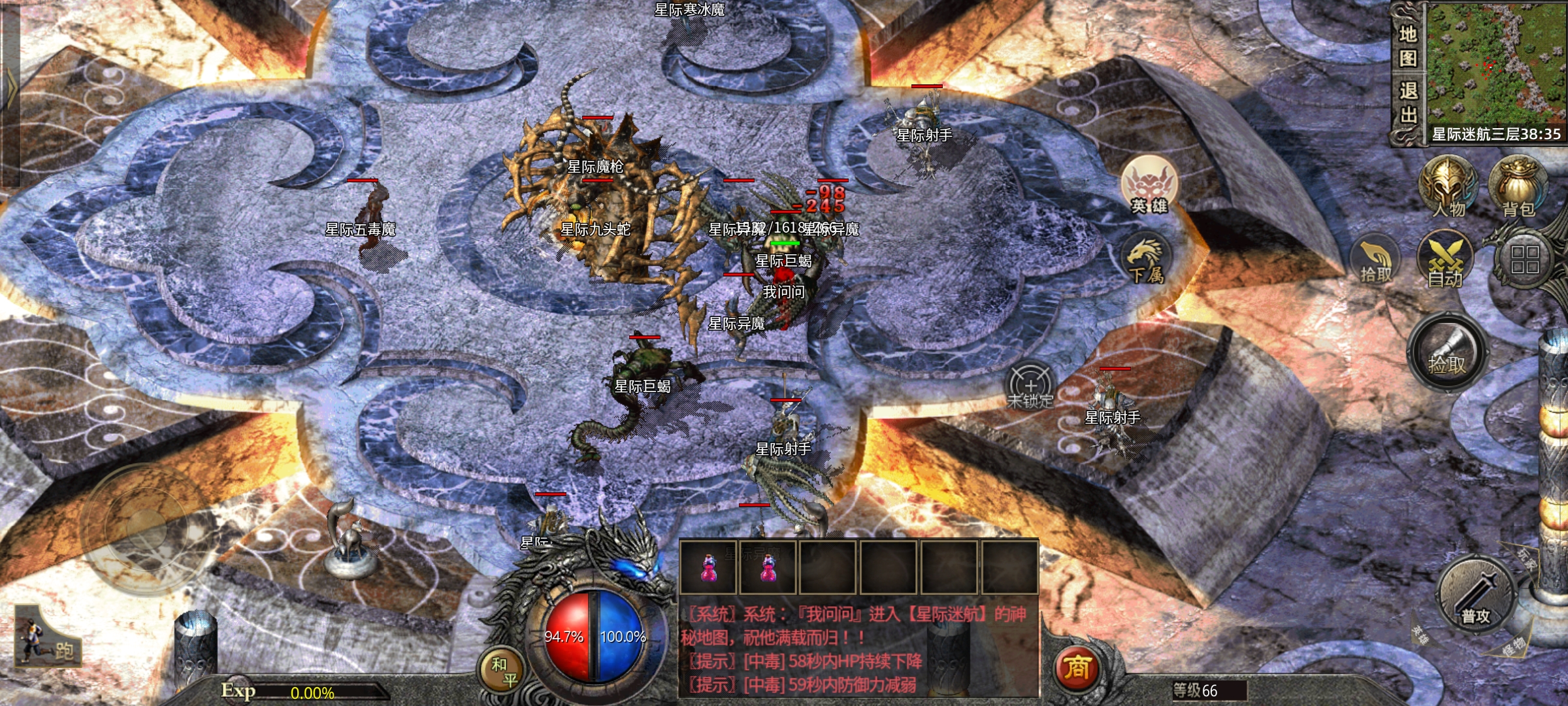The height and width of the screenshot is (706, 1568).
Task: Open the 英雄 hero panel
Action: coord(1149,186)
